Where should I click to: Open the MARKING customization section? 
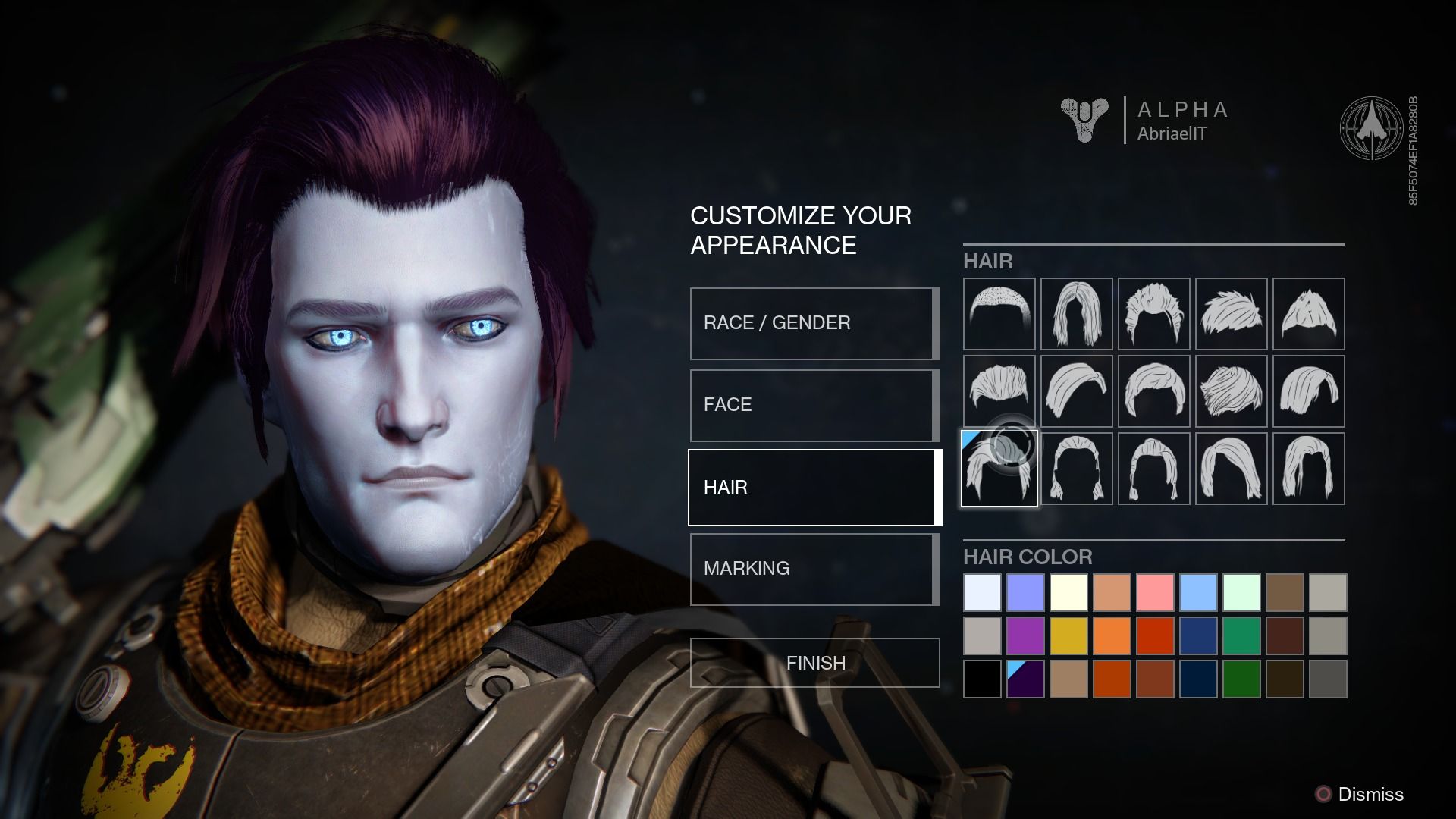coord(813,568)
